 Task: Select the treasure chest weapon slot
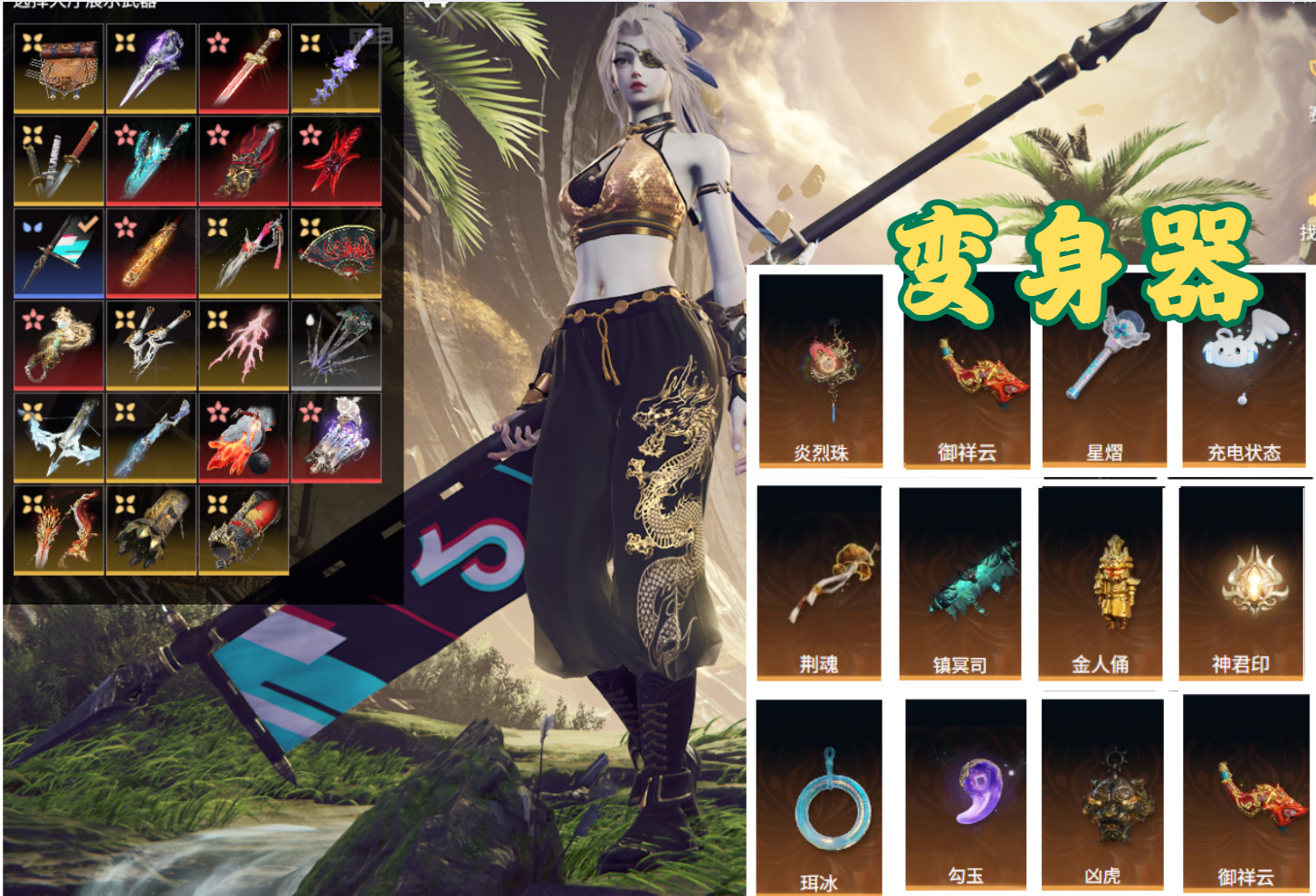59,69
